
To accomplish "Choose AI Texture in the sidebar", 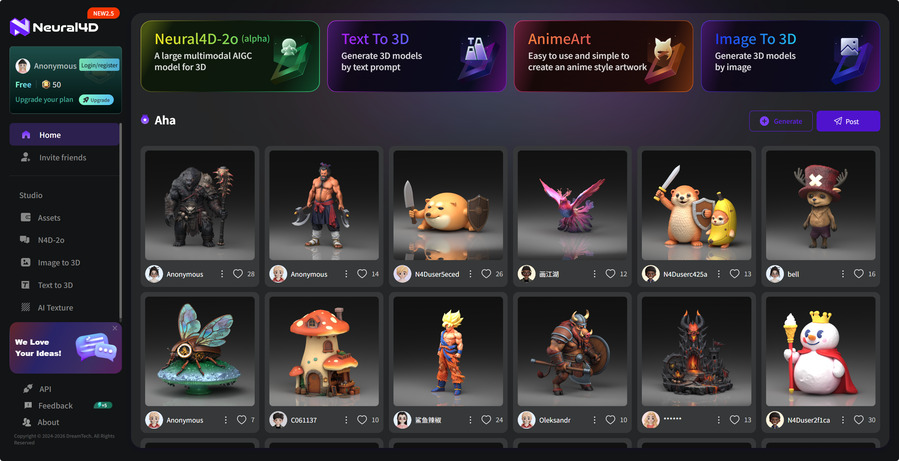I will (x=55, y=308).
